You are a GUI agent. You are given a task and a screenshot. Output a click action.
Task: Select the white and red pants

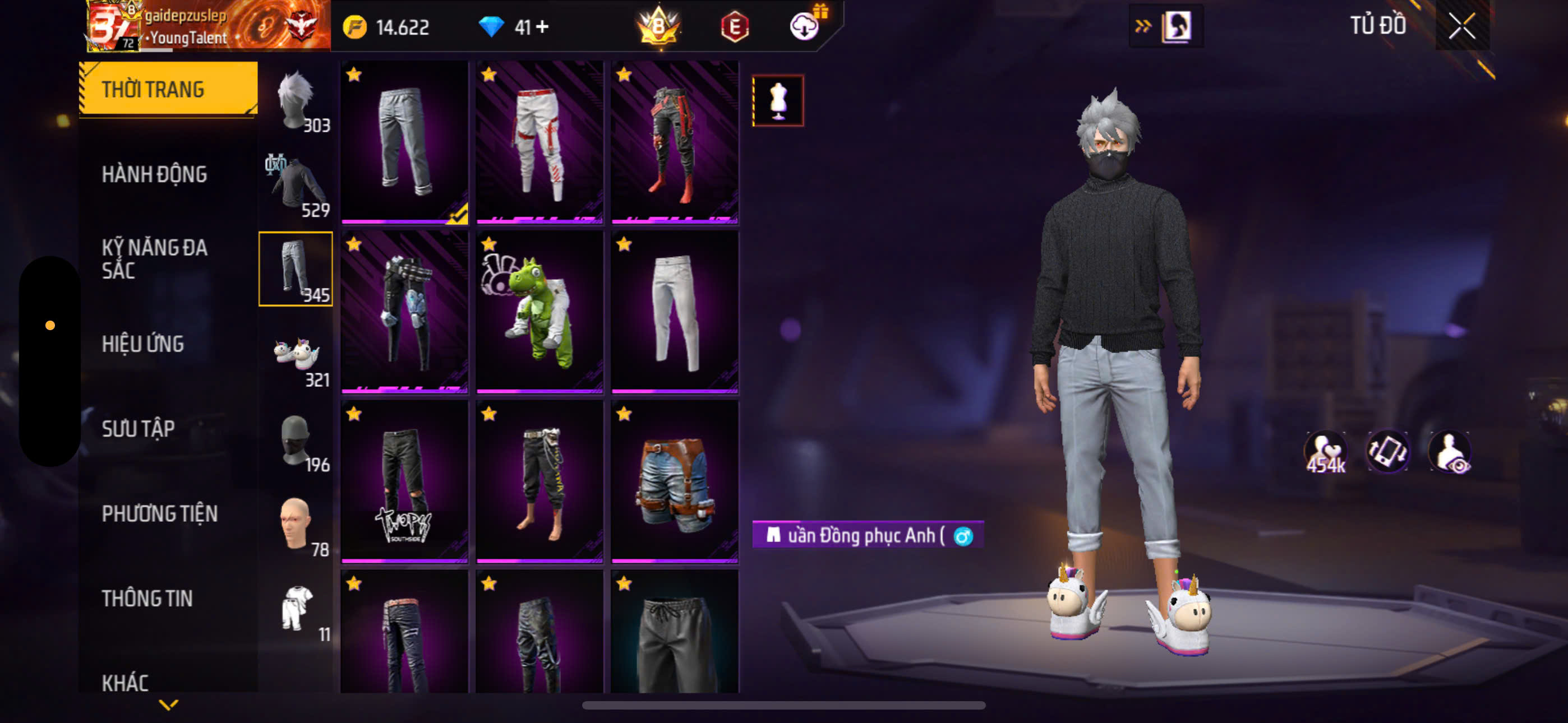539,142
